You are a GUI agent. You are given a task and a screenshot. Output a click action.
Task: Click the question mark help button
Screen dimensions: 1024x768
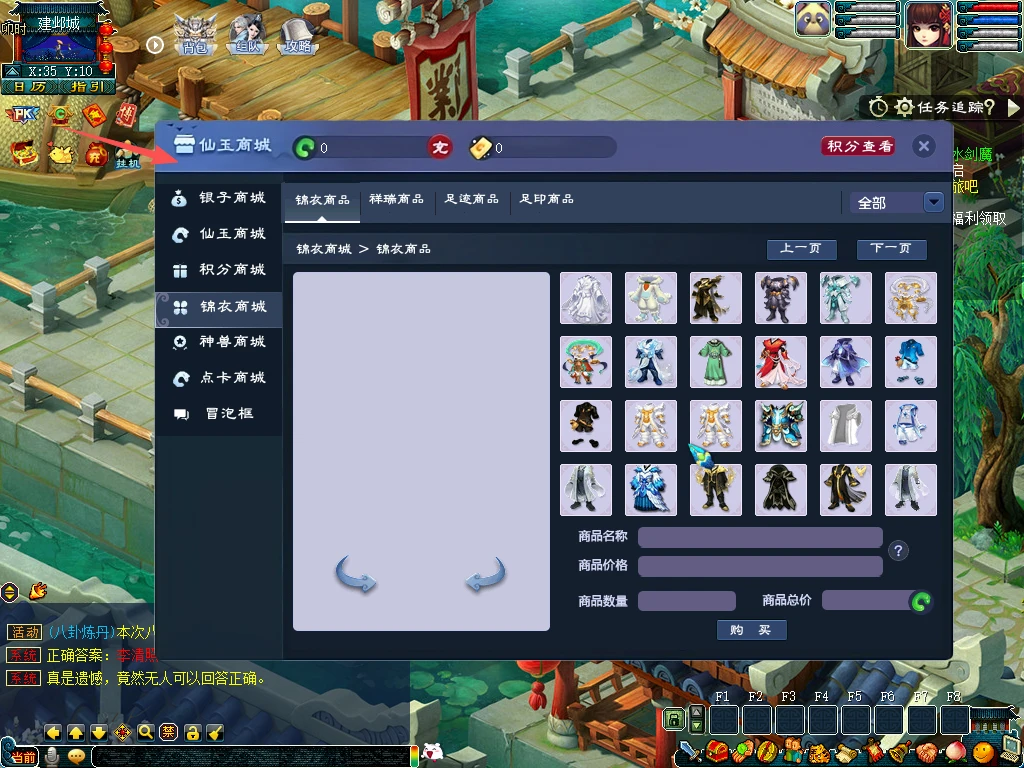point(898,551)
